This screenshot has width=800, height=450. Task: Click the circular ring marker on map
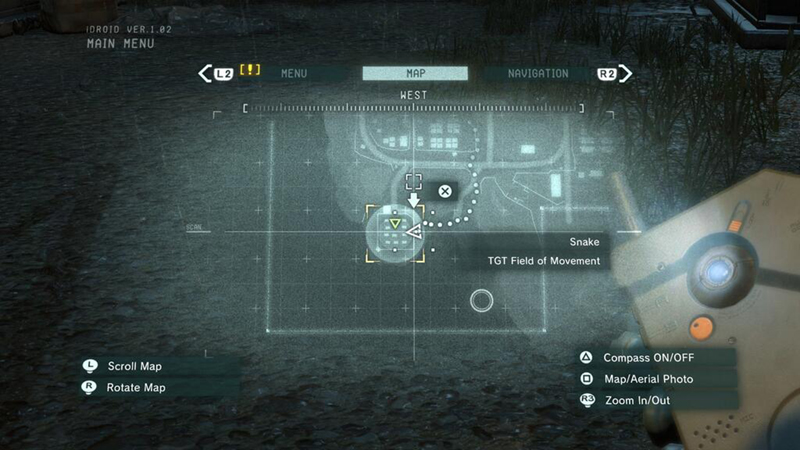coord(482,300)
